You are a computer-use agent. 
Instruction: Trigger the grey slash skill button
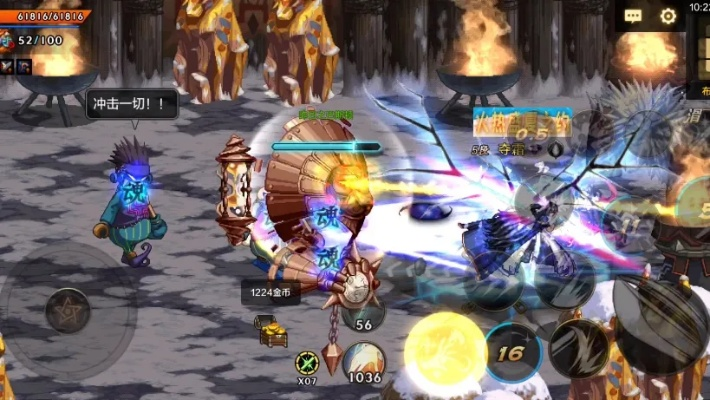pyautogui.click(x=580, y=350)
